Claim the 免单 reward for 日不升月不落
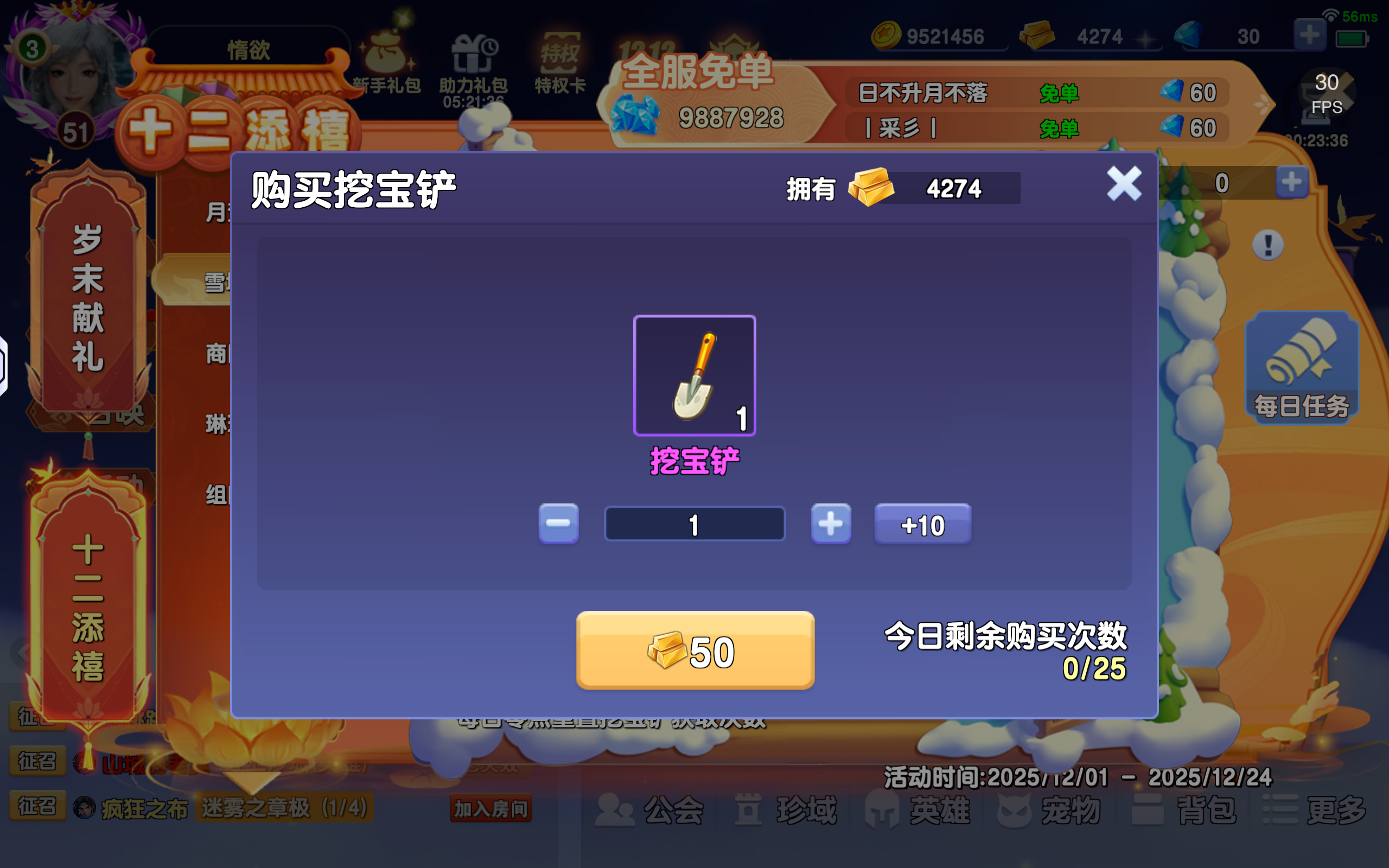 pyautogui.click(x=1060, y=93)
